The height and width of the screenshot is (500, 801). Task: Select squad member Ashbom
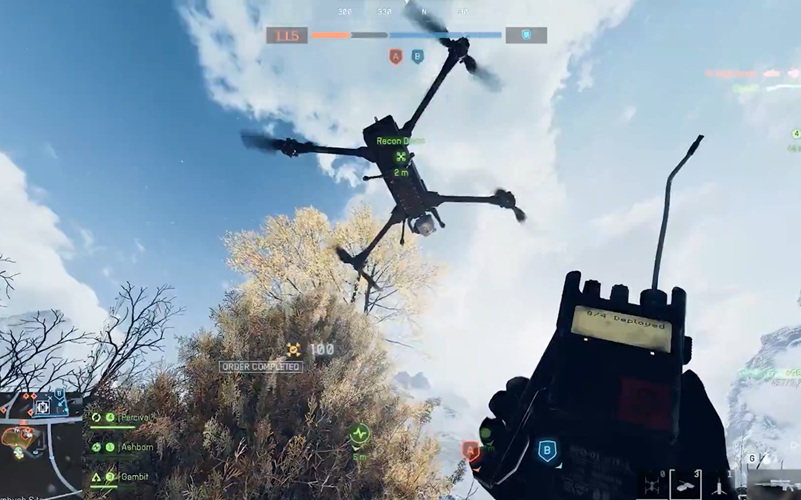[x=135, y=447]
